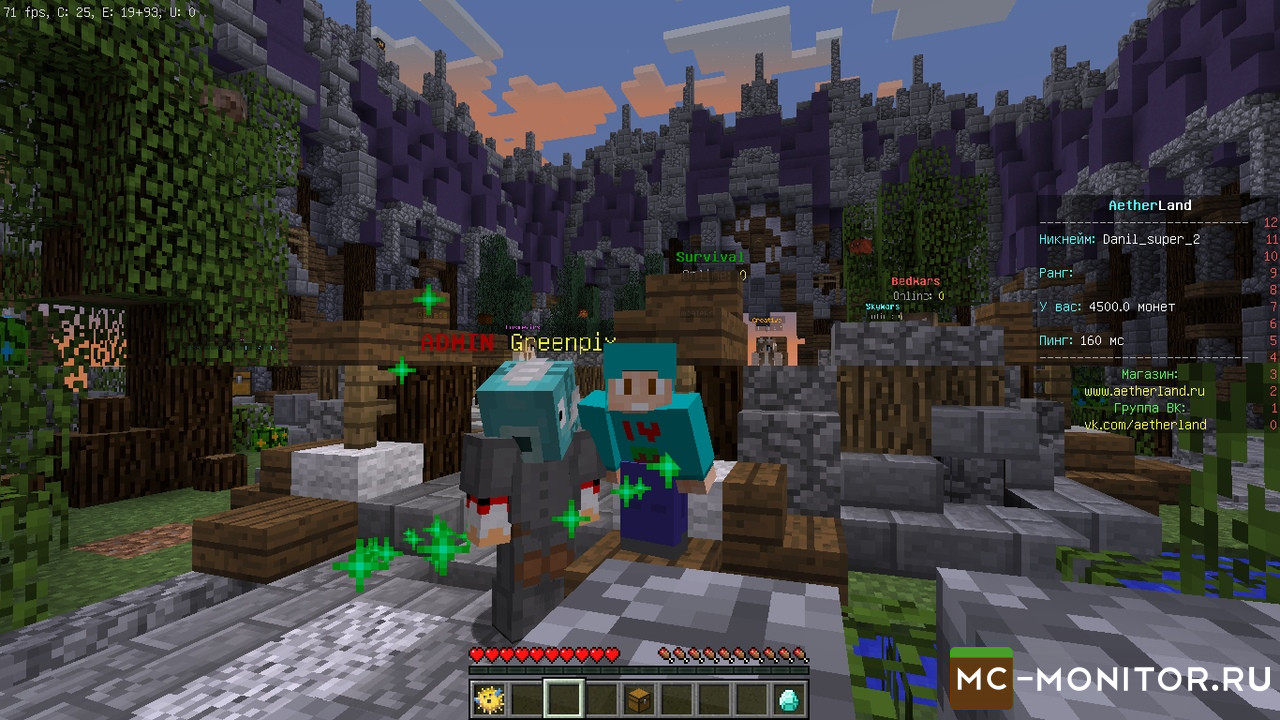1280x720 pixels.
Task: Click the highlighted empty hotbar slot
Action: tap(564, 698)
